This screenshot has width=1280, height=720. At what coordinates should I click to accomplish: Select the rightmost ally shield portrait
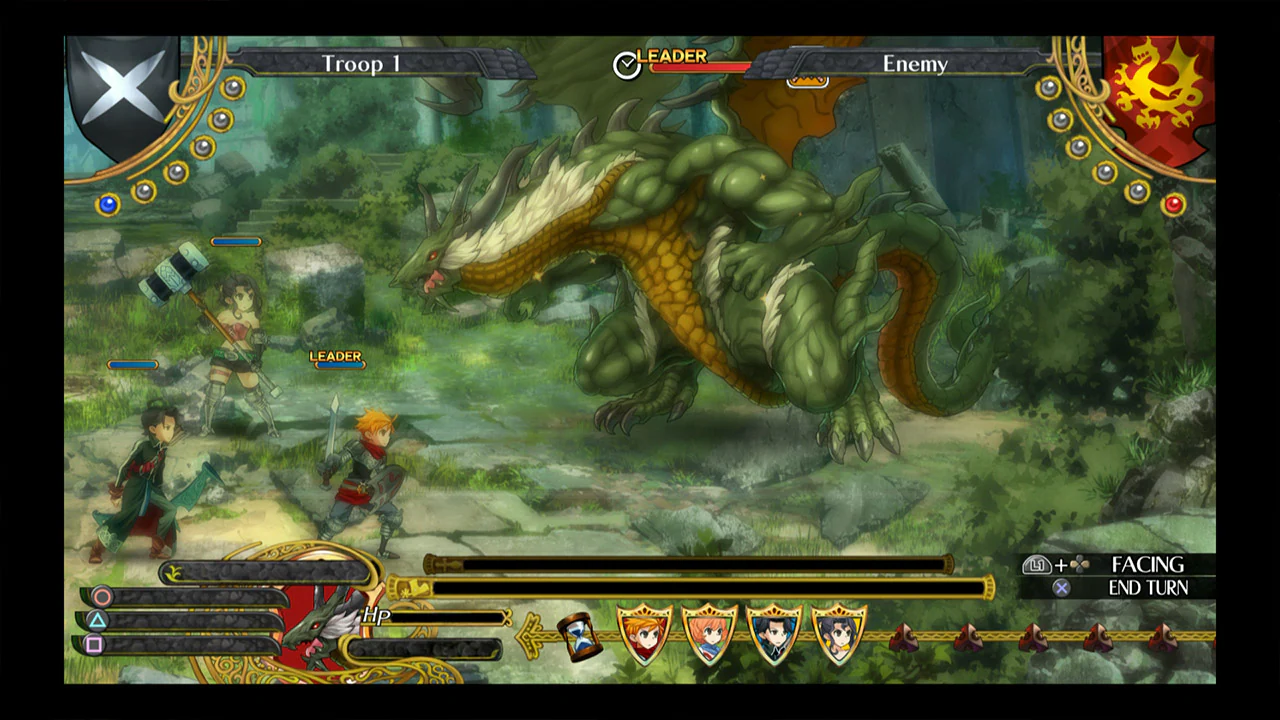[838, 633]
